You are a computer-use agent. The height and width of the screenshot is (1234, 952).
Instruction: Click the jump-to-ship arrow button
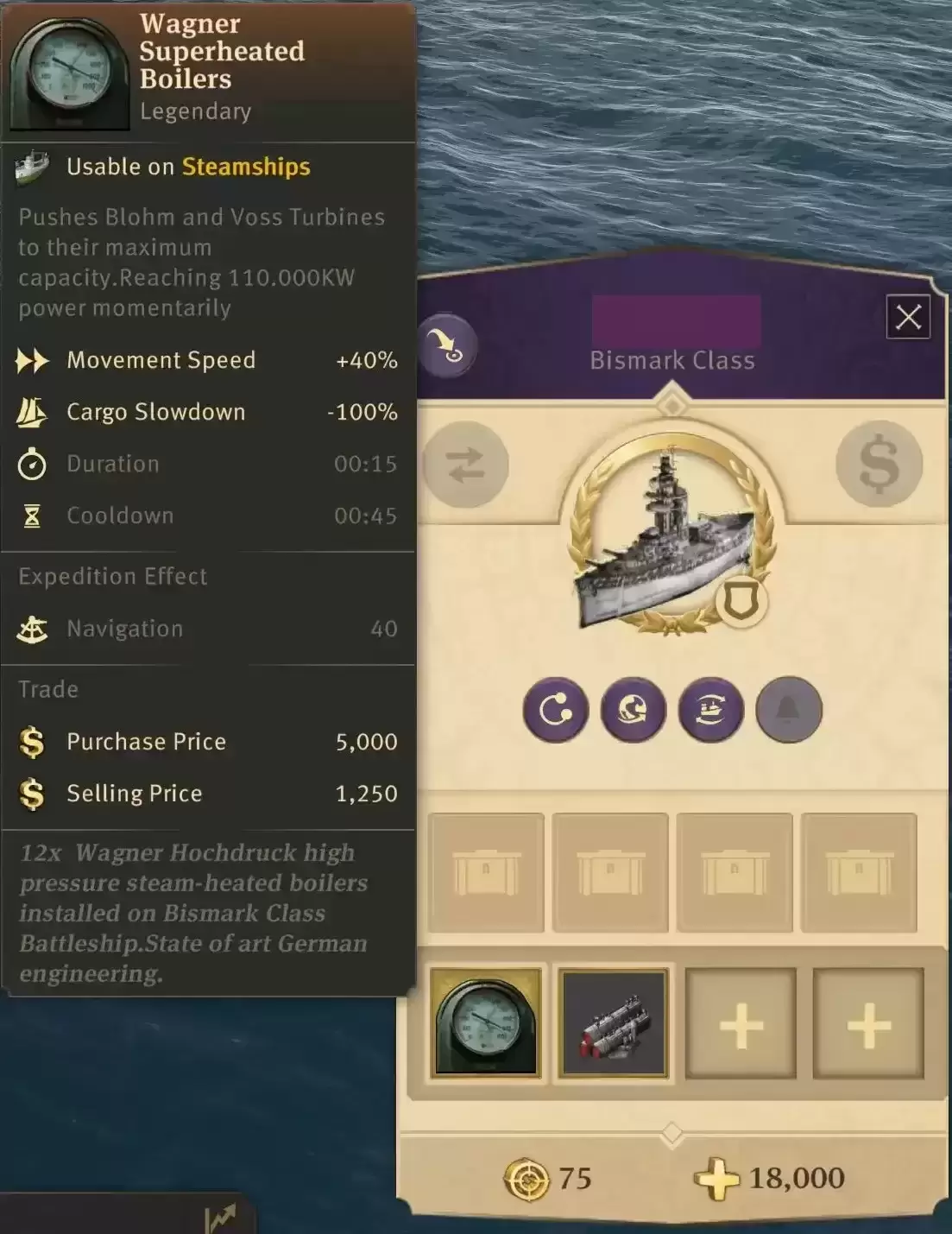coord(446,345)
